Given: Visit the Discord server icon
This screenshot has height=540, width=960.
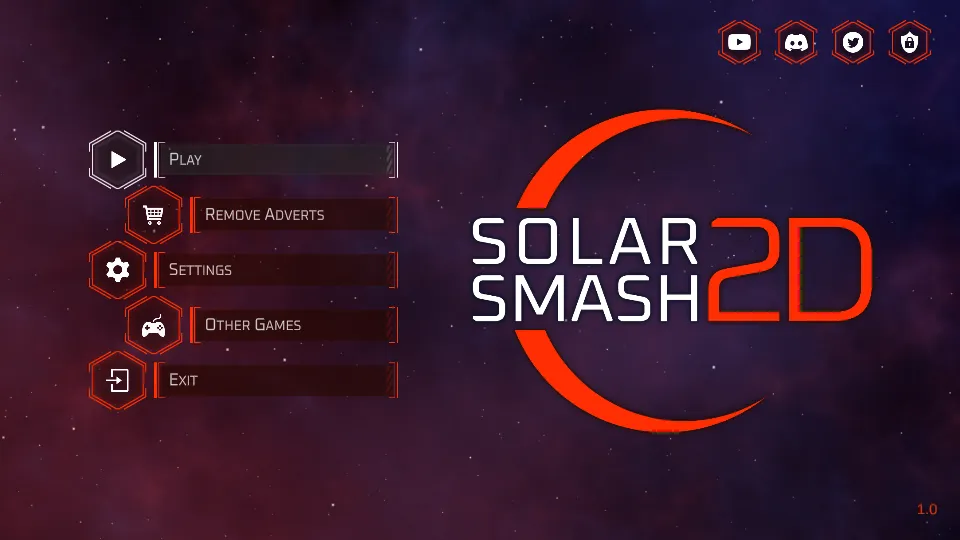Looking at the screenshot, I should click(x=796, y=42).
